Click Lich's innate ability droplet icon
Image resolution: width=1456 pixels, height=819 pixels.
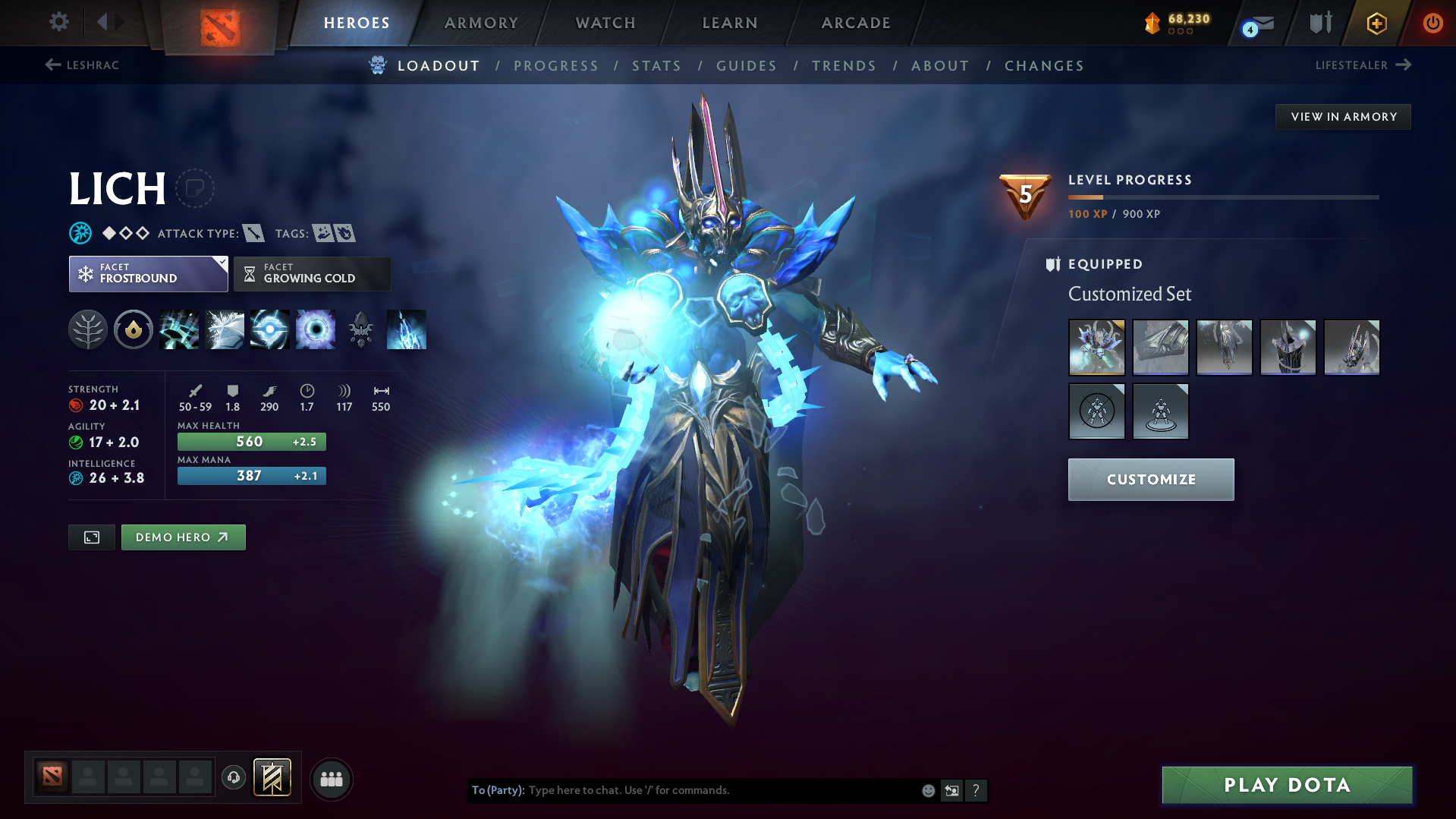[x=134, y=329]
